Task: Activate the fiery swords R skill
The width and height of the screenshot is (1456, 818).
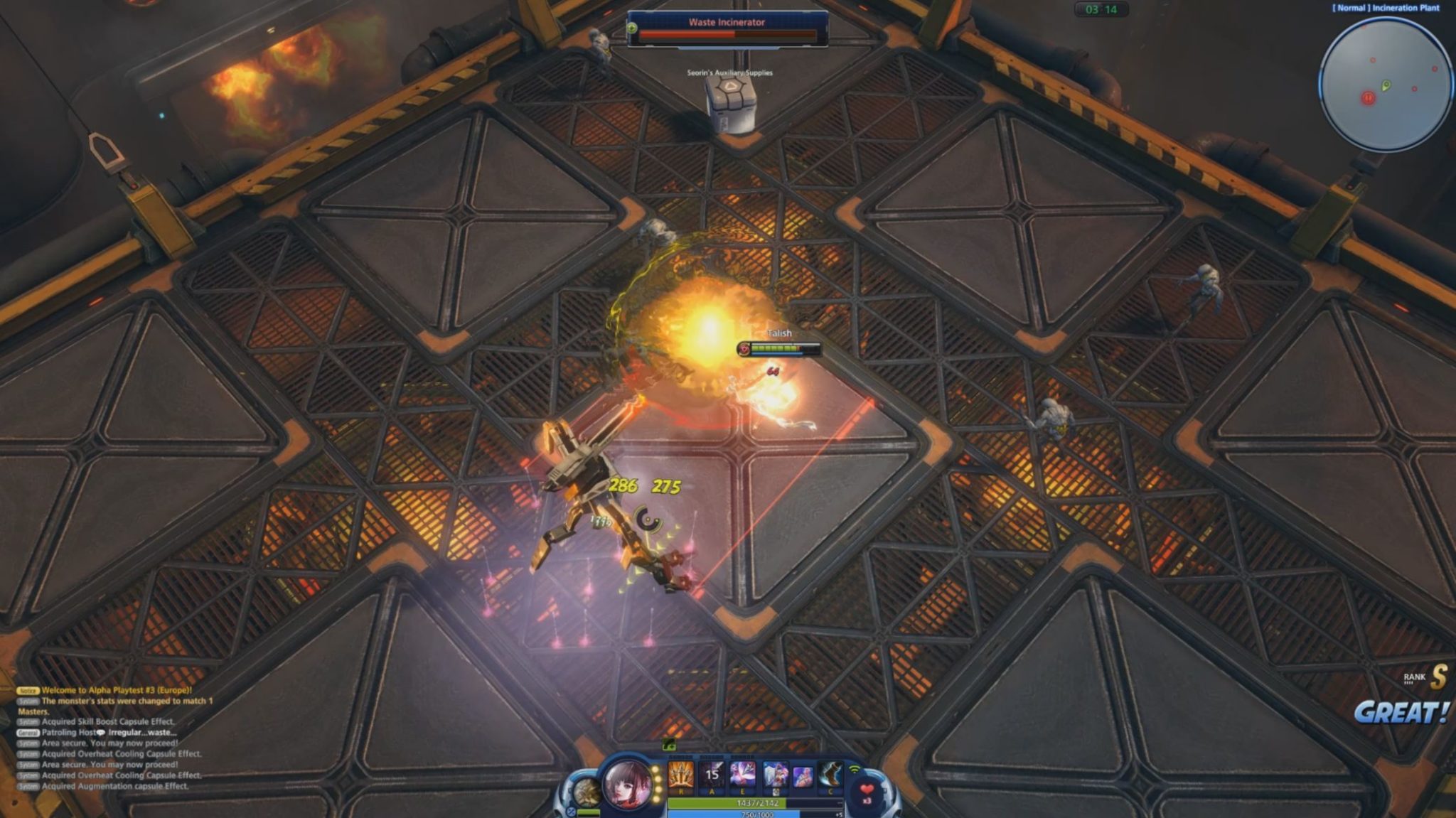Action: point(680,775)
